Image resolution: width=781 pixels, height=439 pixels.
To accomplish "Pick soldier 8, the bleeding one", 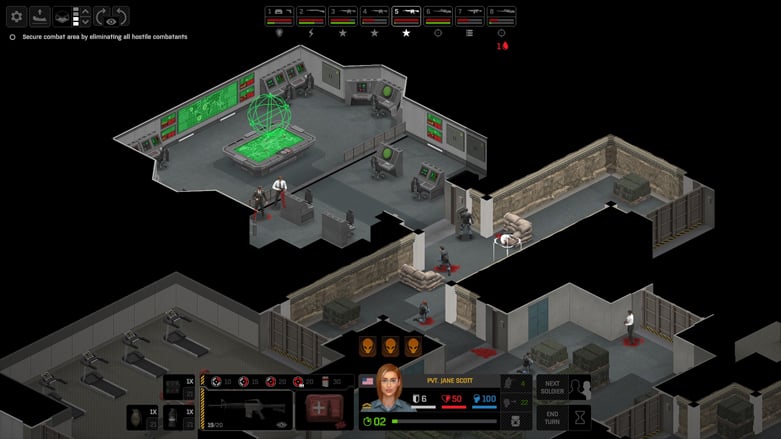I will [500, 15].
